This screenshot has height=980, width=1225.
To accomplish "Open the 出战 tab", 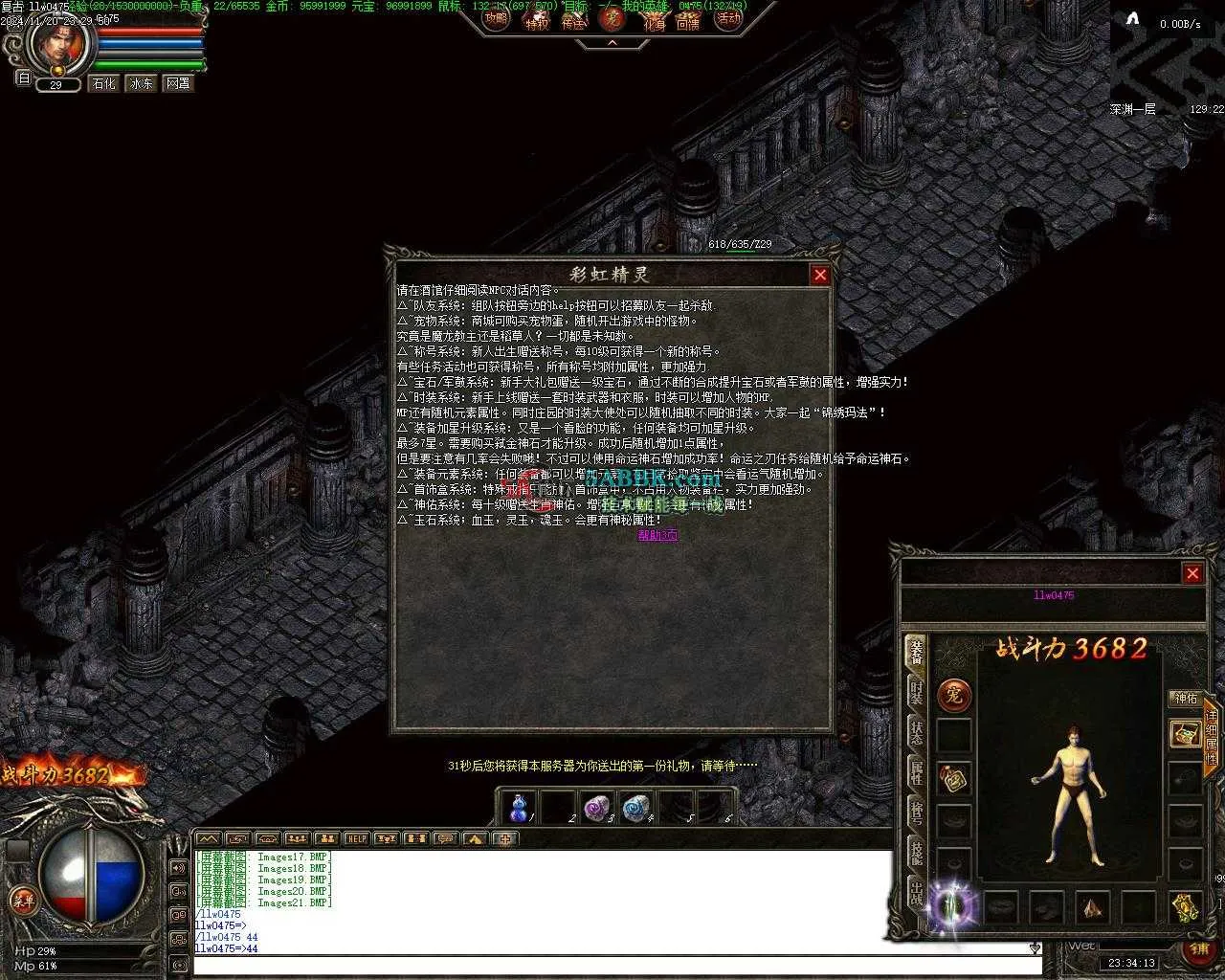I will (x=916, y=892).
